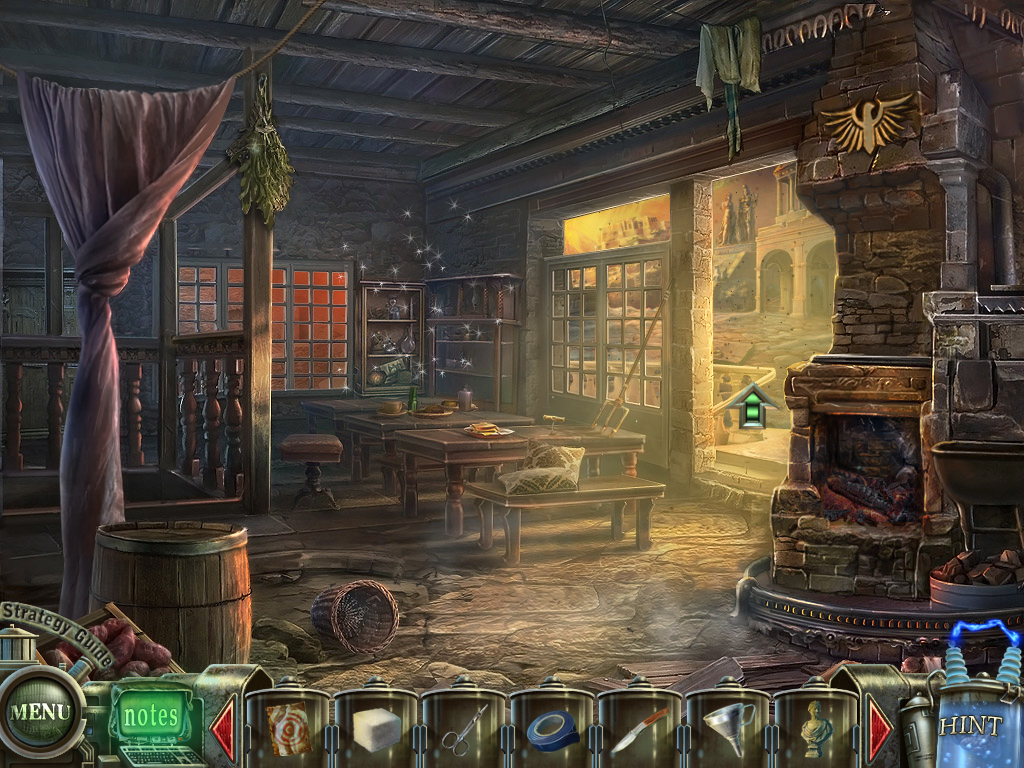Pick the scissors from inventory
Viewport: 1024px width, 768px height.
point(465,728)
